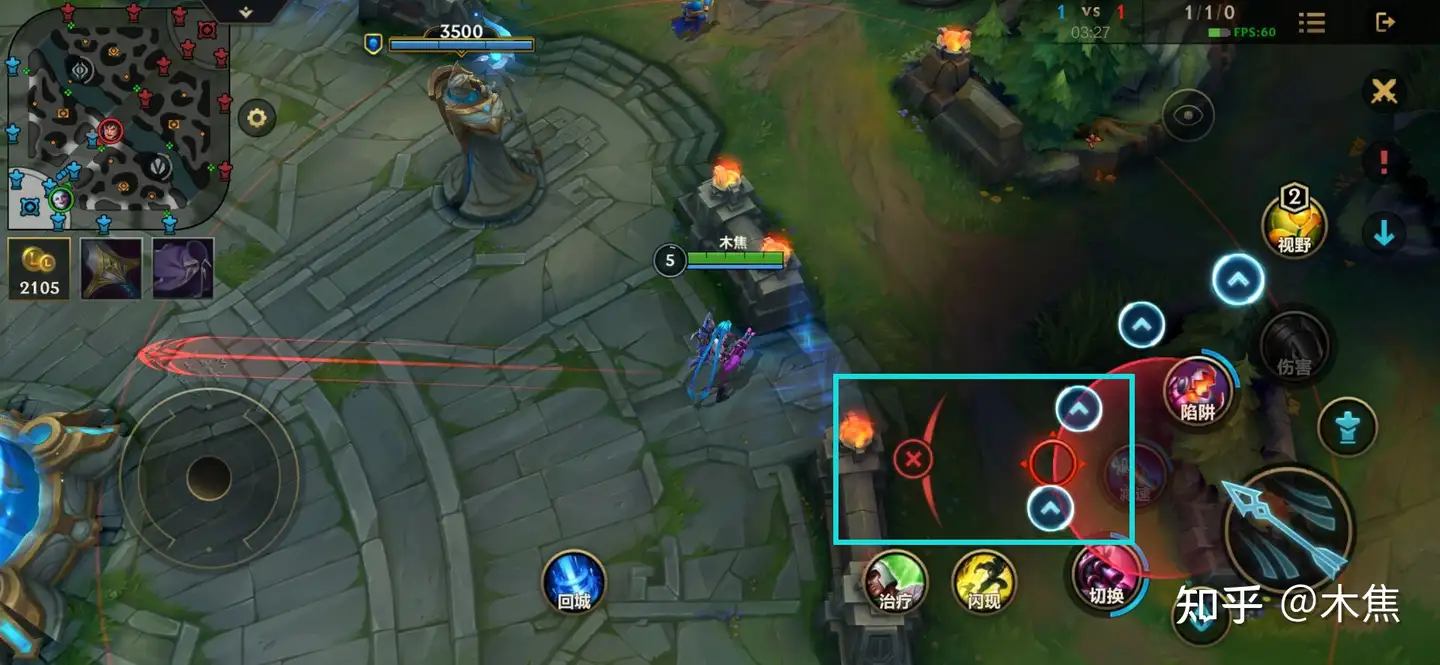This screenshot has height=665, width=1440.
Task: Activate the 切换 weapon switch ability
Action: pos(1107,575)
